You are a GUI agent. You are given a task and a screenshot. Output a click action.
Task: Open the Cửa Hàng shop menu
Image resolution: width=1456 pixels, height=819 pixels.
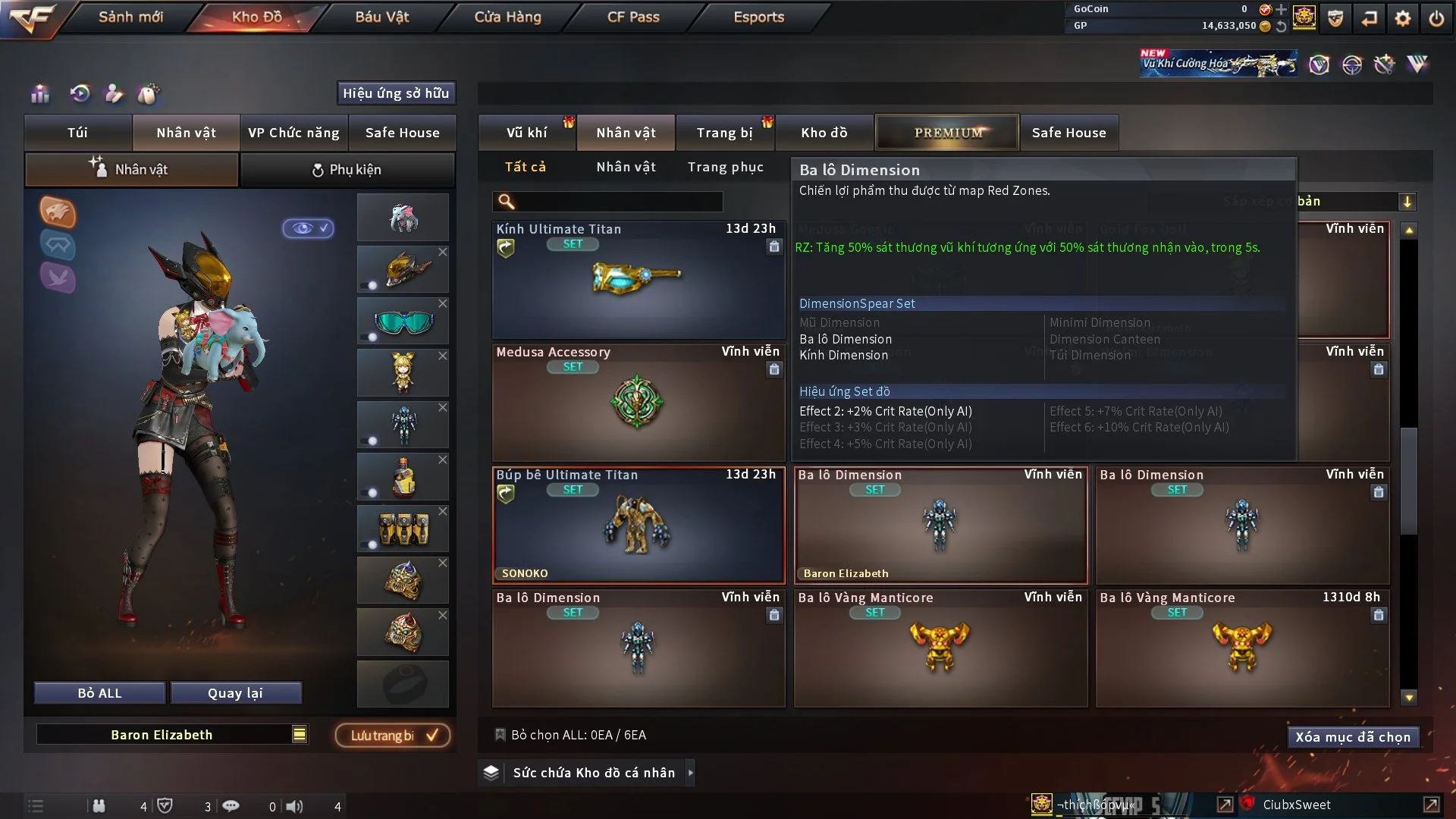point(507,17)
